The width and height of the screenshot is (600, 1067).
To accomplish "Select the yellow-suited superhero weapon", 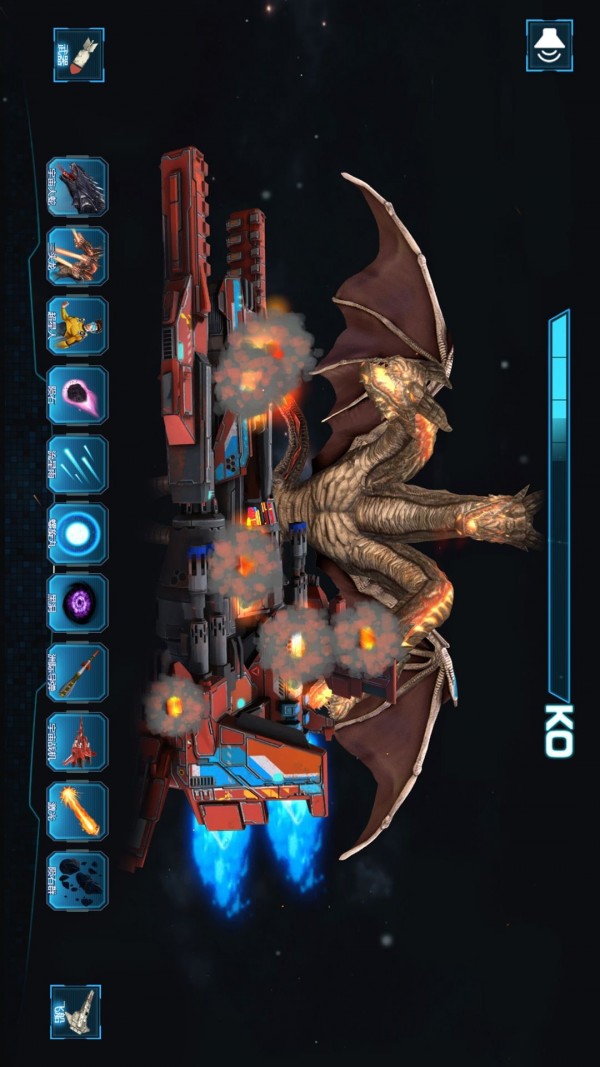I will [77, 326].
